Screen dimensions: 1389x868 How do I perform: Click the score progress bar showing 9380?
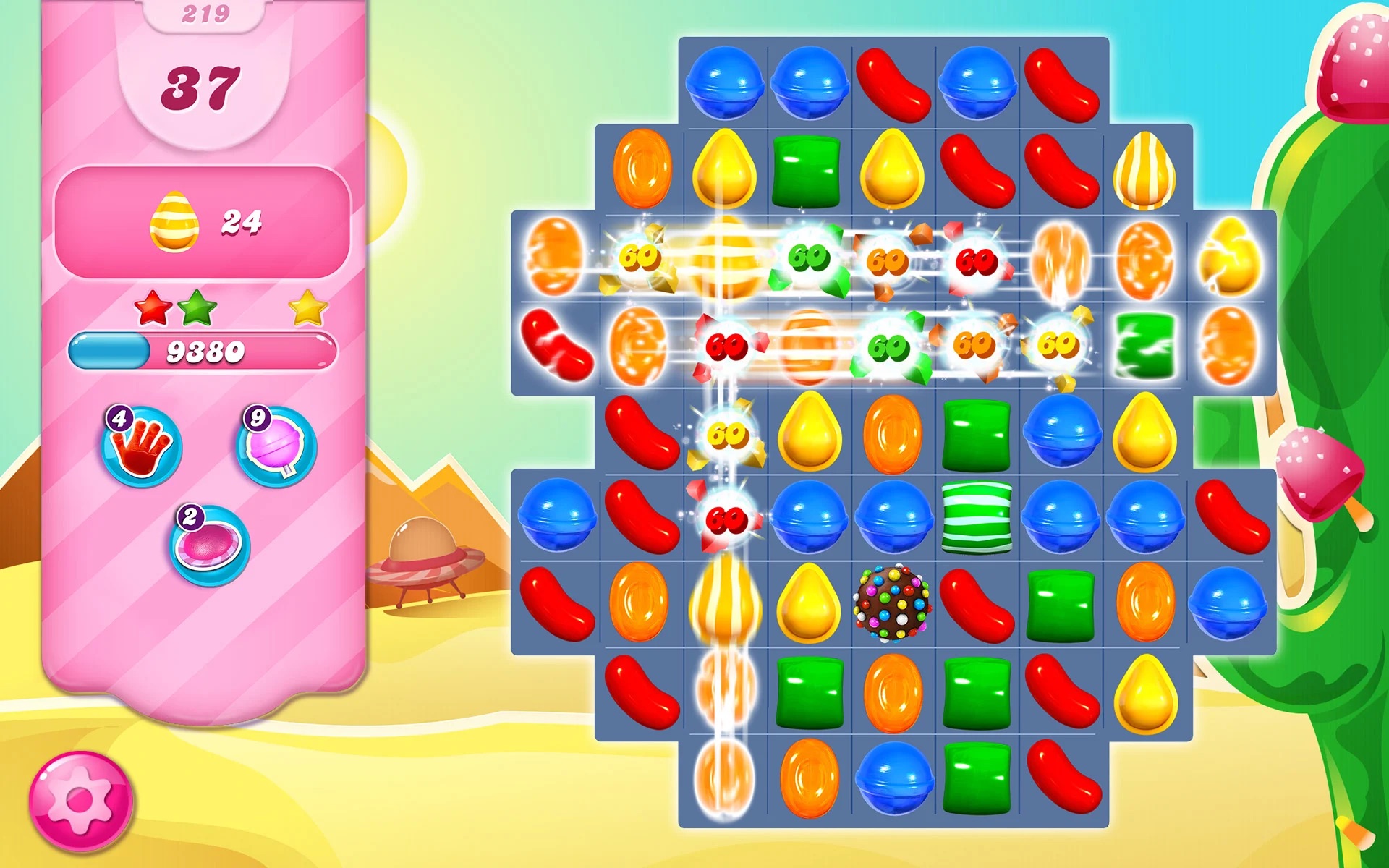(203, 352)
